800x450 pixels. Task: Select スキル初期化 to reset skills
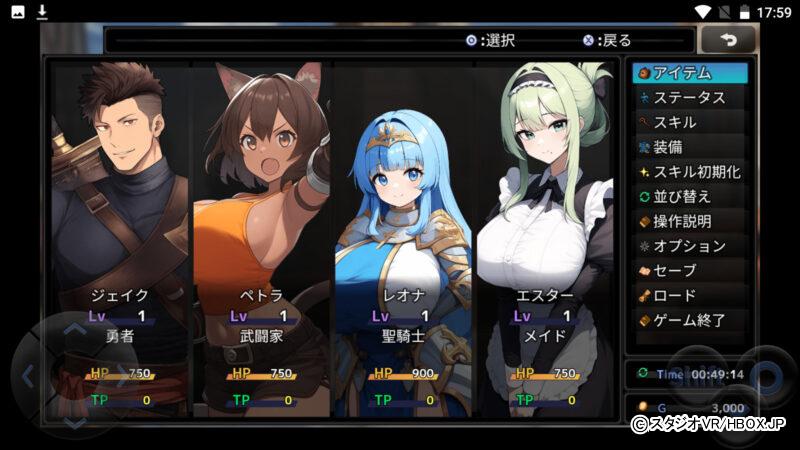click(690, 172)
